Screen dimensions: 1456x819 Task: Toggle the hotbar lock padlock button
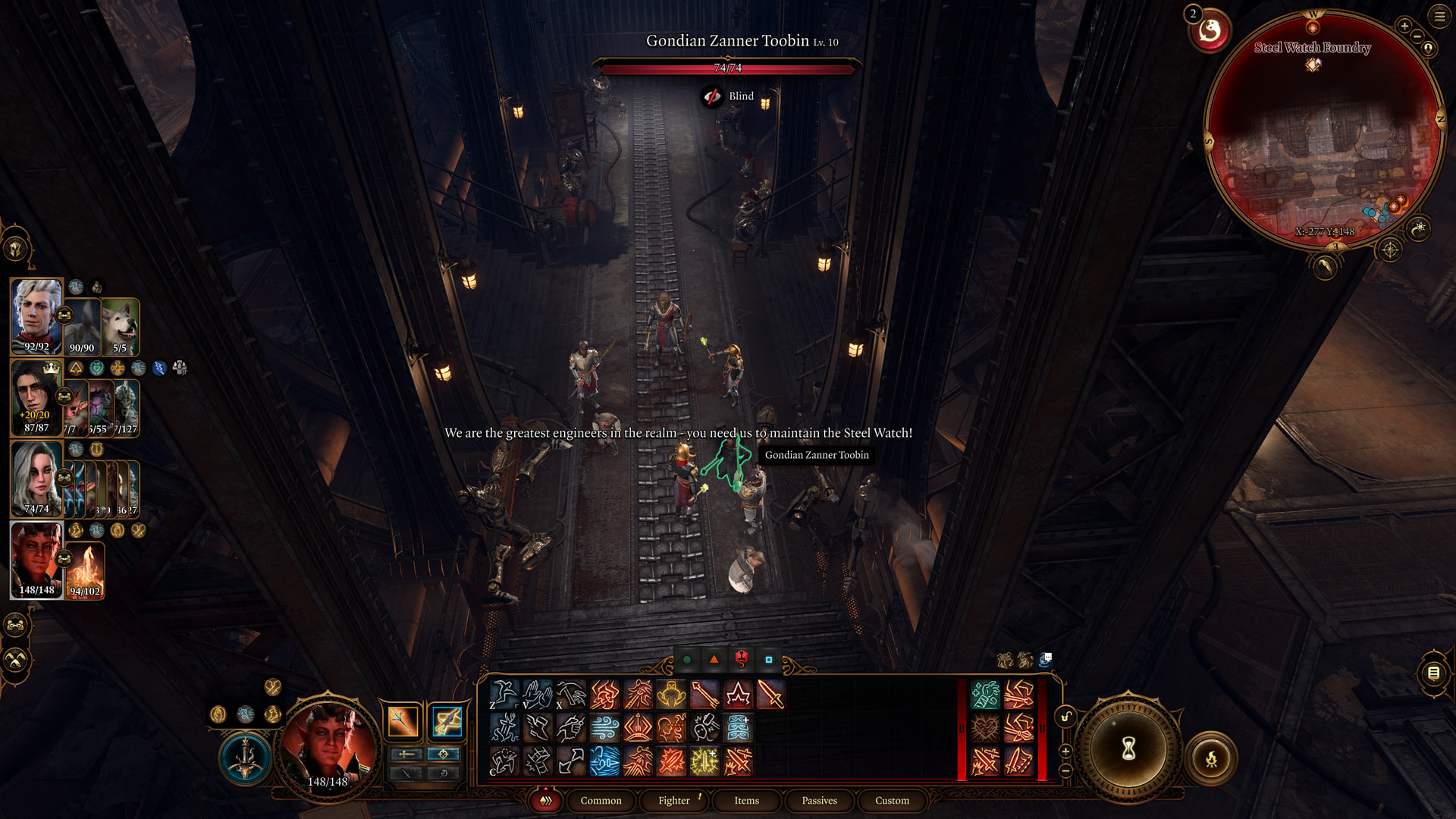[x=1065, y=717]
